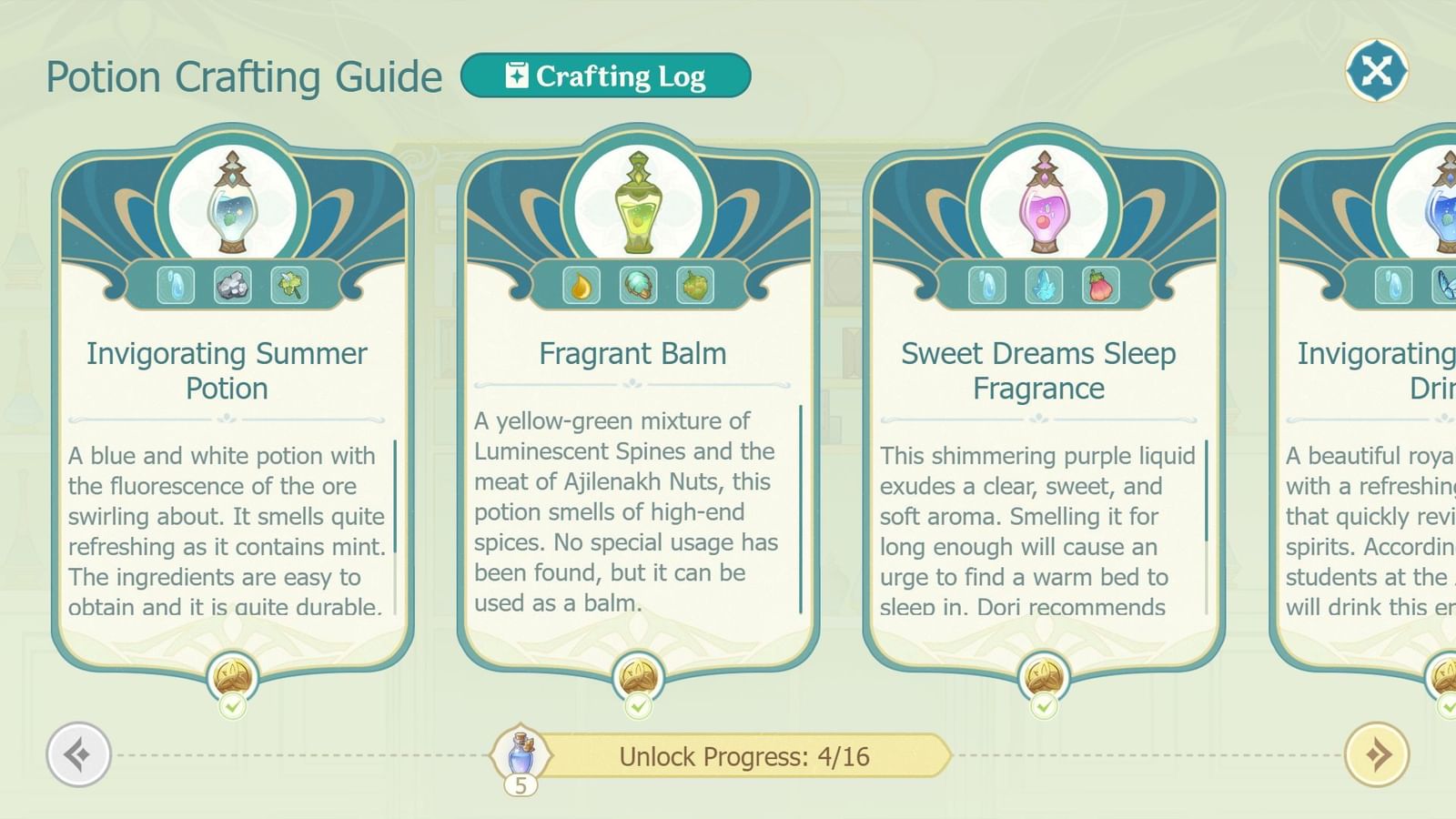Click the pink flower ingredient on Sweet Dreams Fragrance
This screenshot has height=819, width=1456.
tap(1101, 286)
